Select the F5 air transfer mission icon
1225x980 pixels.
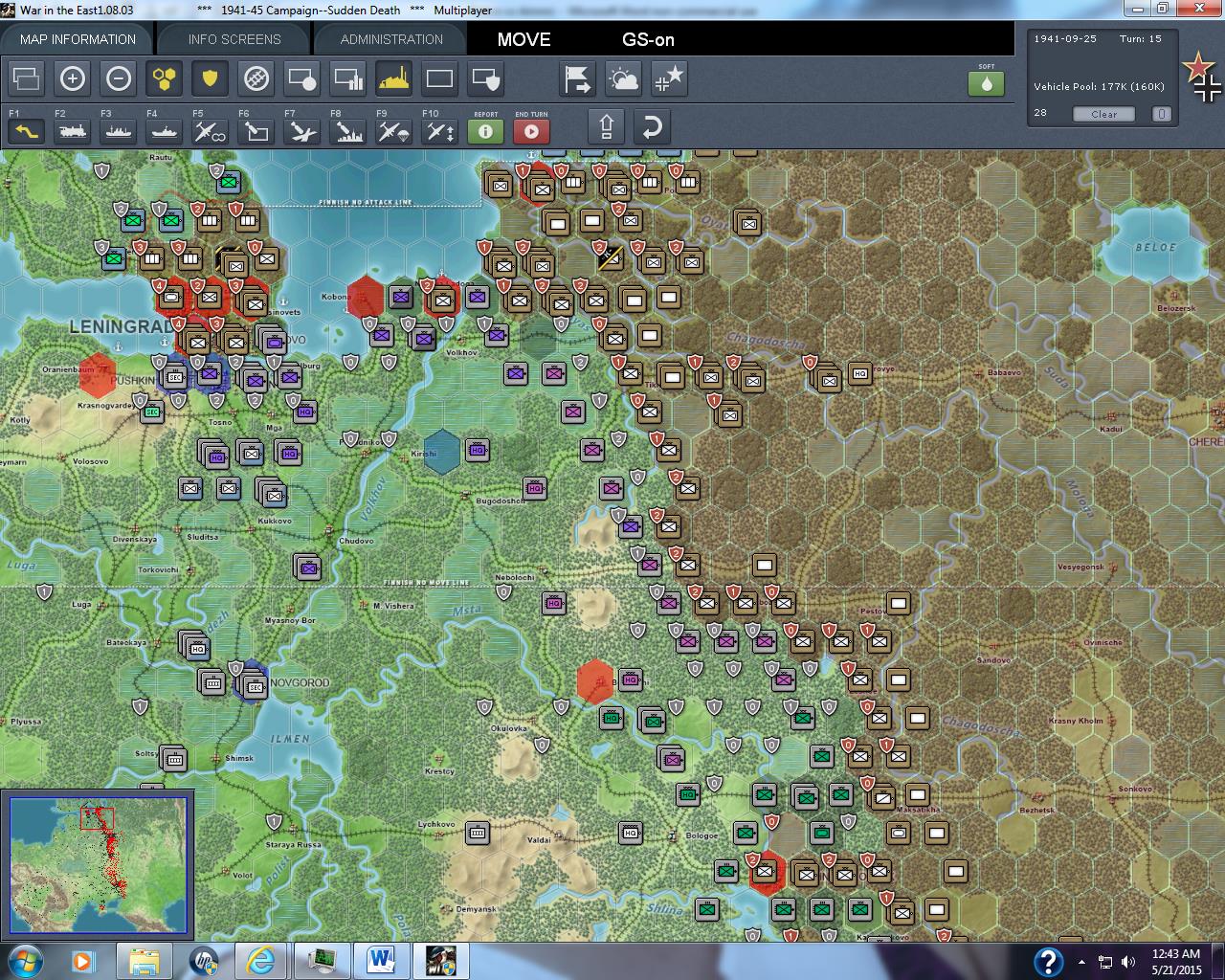pos(208,131)
